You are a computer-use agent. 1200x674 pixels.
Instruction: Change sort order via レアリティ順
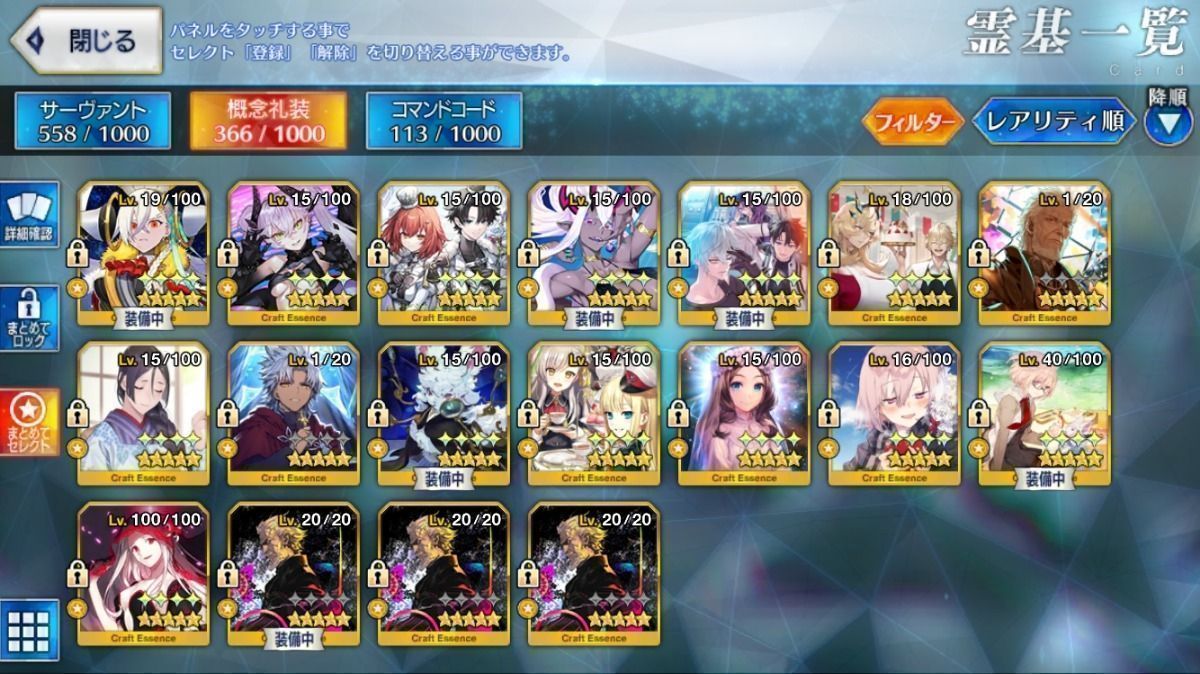pos(1053,122)
